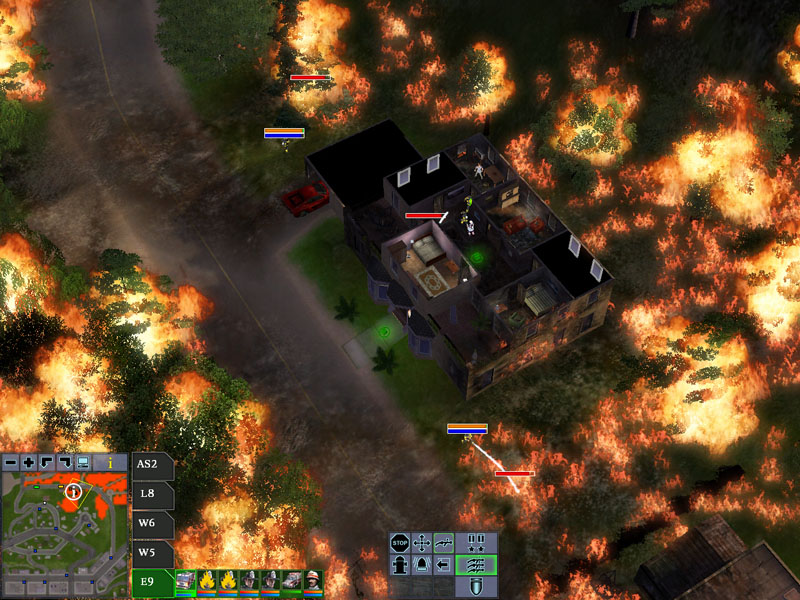The image size is (800, 600).
Task: Click the computer monitor icon above the minimap
Action: tap(83, 463)
